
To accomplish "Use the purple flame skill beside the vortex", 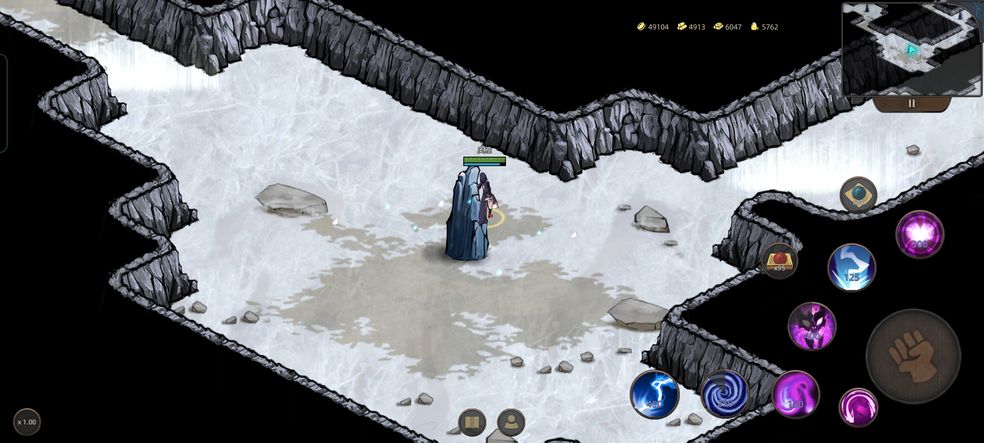I will 795,394.
